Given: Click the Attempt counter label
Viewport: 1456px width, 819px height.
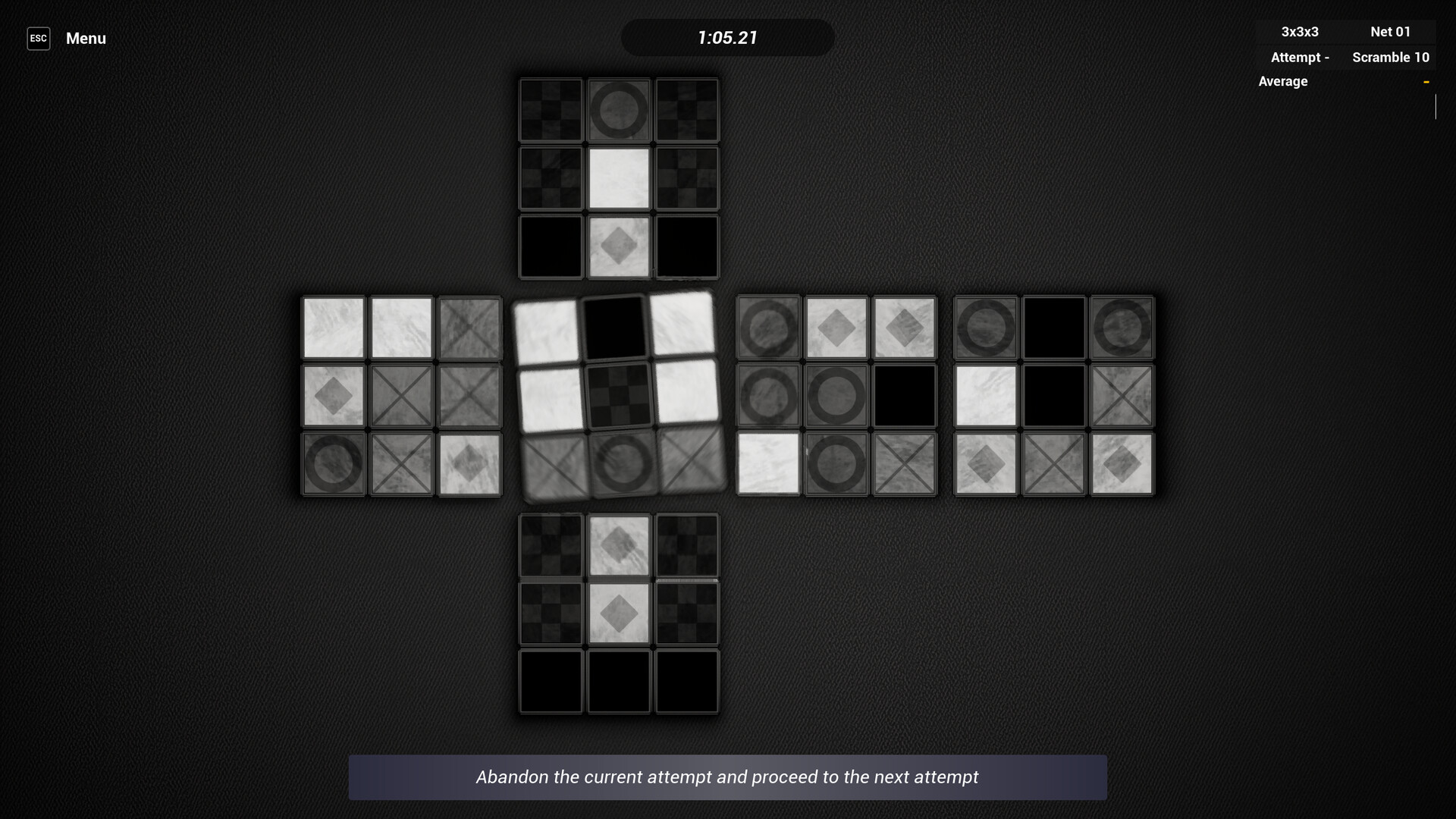Looking at the screenshot, I should [x=1299, y=57].
